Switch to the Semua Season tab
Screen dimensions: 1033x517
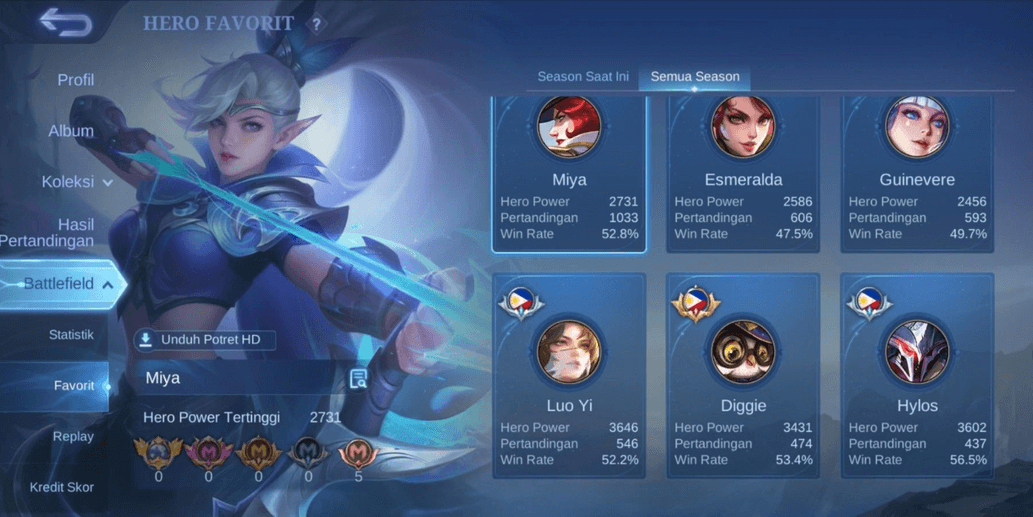pyautogui.click(x=695, y=76)
